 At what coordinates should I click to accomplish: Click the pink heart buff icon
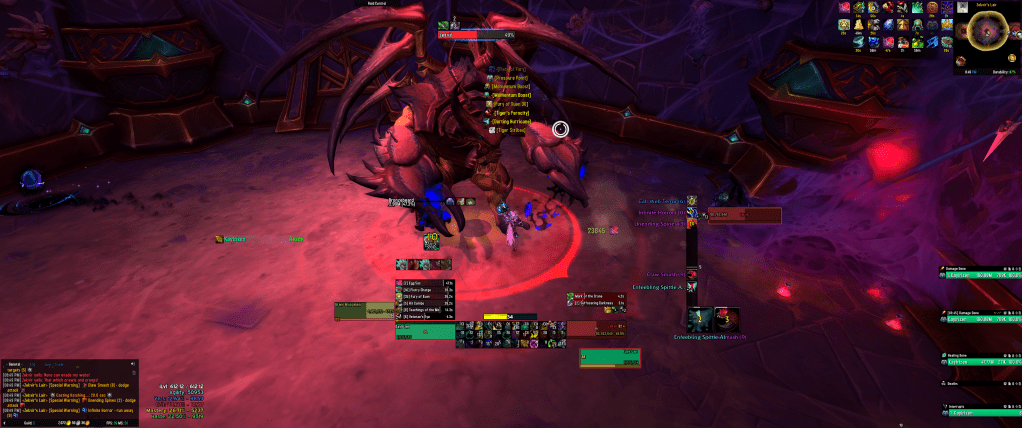pyautogui.click(x=846, y=8)
